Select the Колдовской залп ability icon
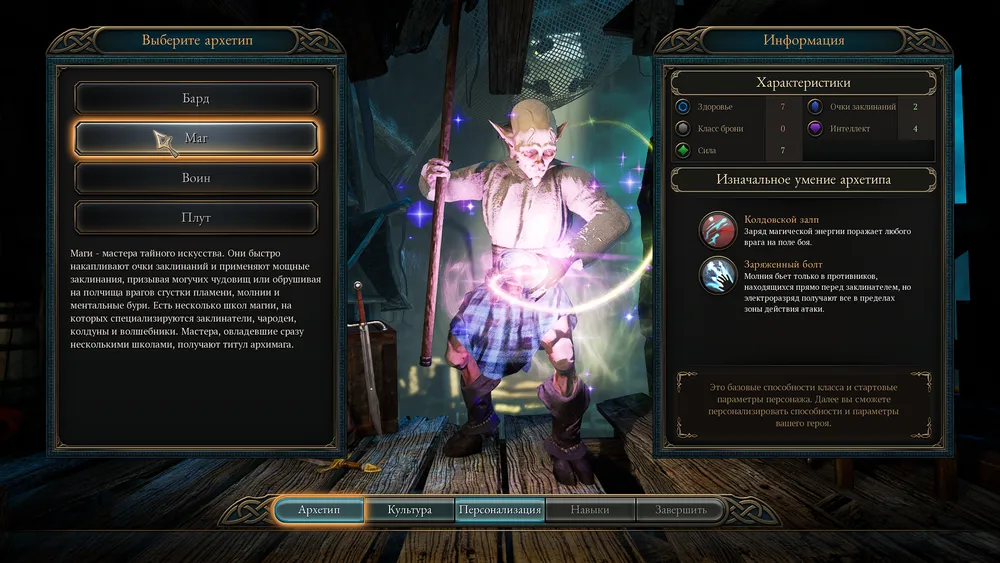The image size is (1000, 563). coord(718,229)
